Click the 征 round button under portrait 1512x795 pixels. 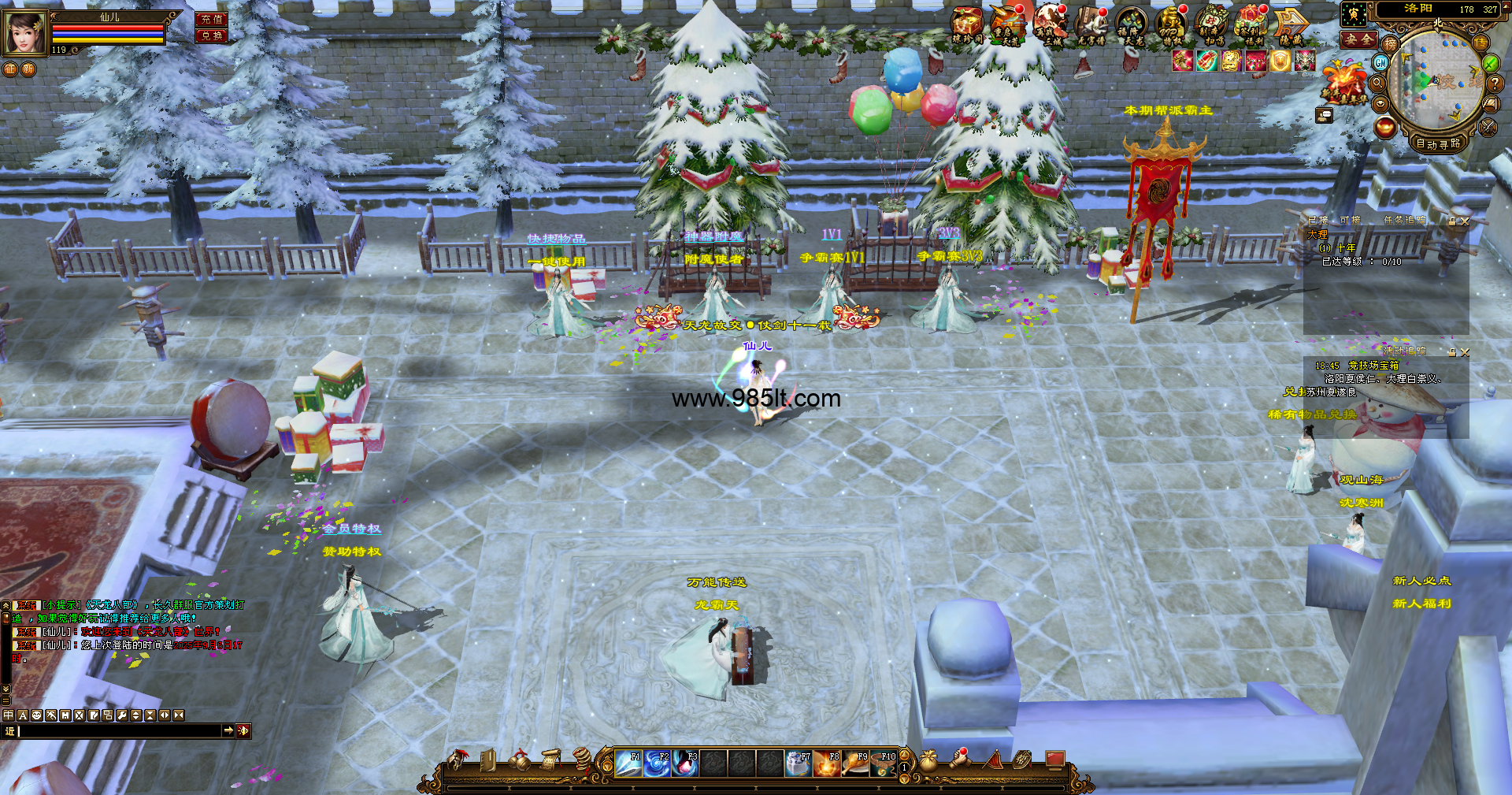coord(10,69)
